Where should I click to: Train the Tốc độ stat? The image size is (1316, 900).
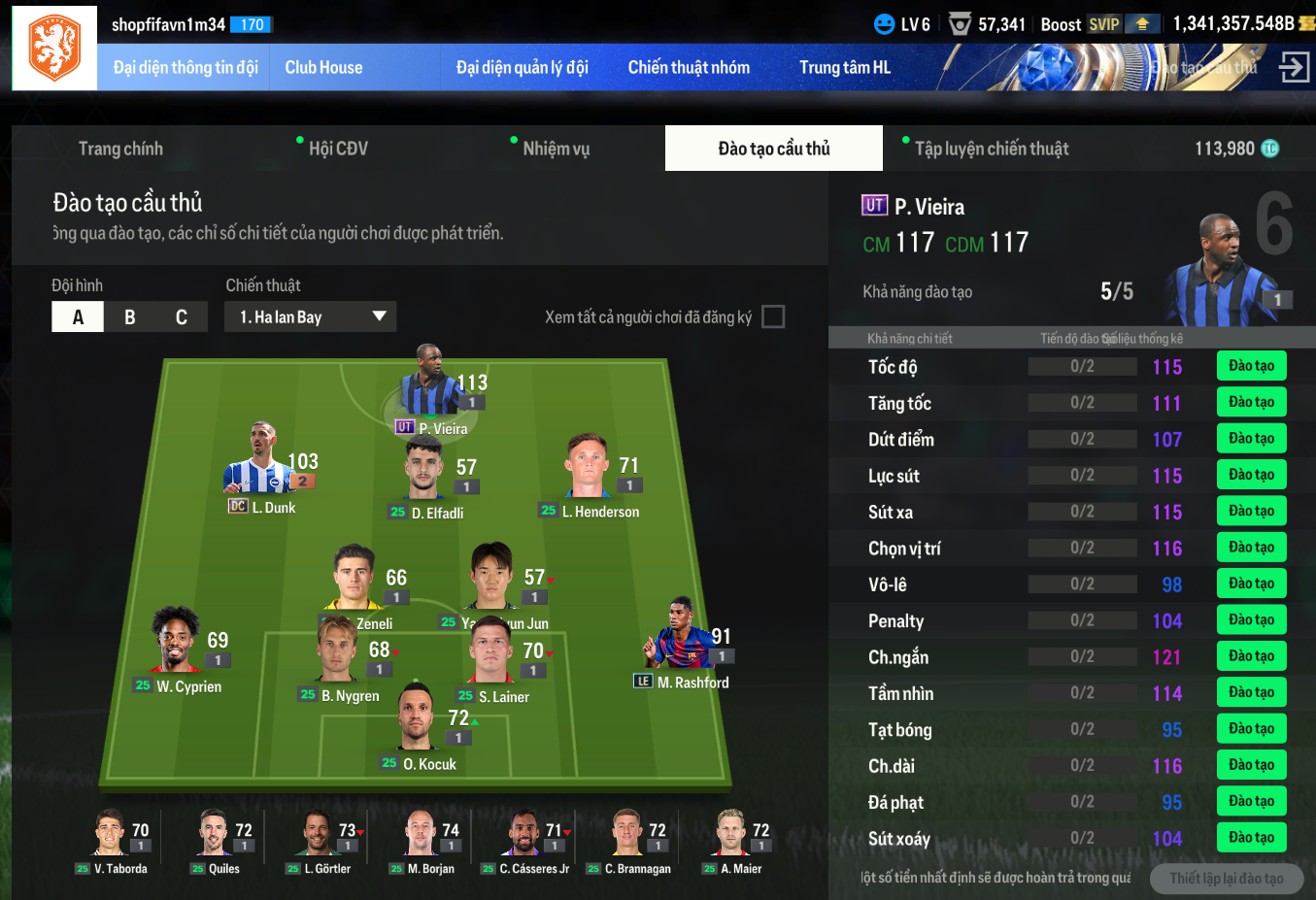point(1251,366)
